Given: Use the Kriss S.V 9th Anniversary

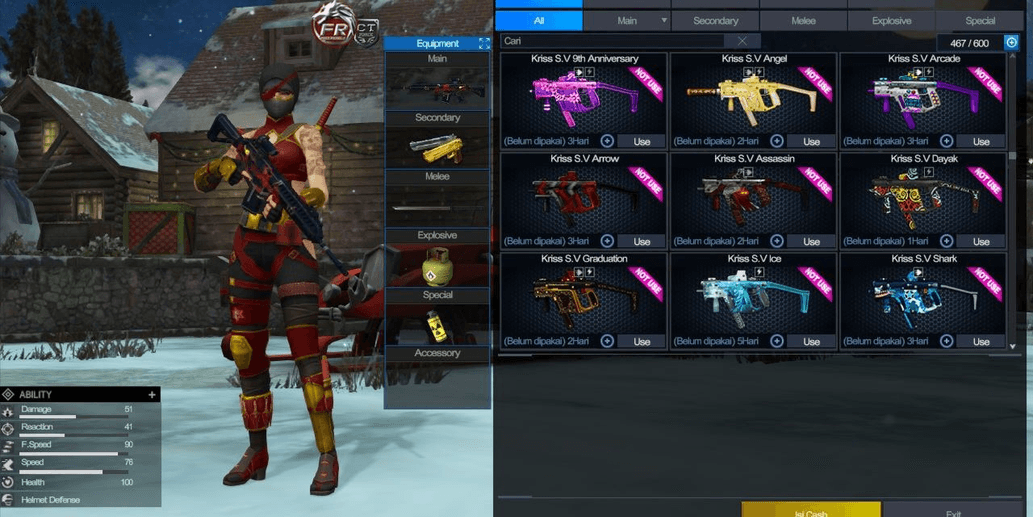Looking at the screenshot, I should (x=642, y=142).
